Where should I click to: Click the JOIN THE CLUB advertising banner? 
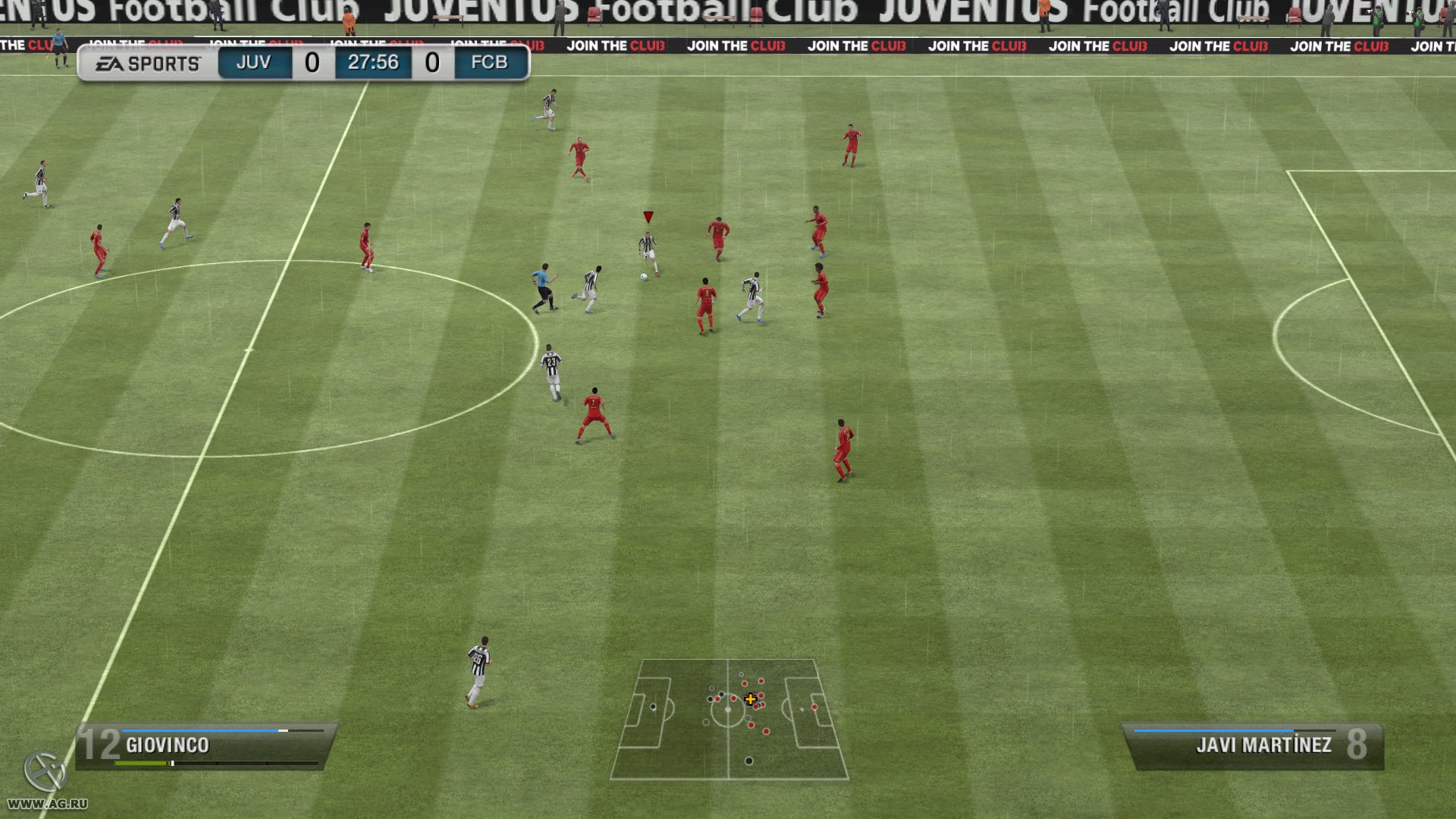coord(856,45)
